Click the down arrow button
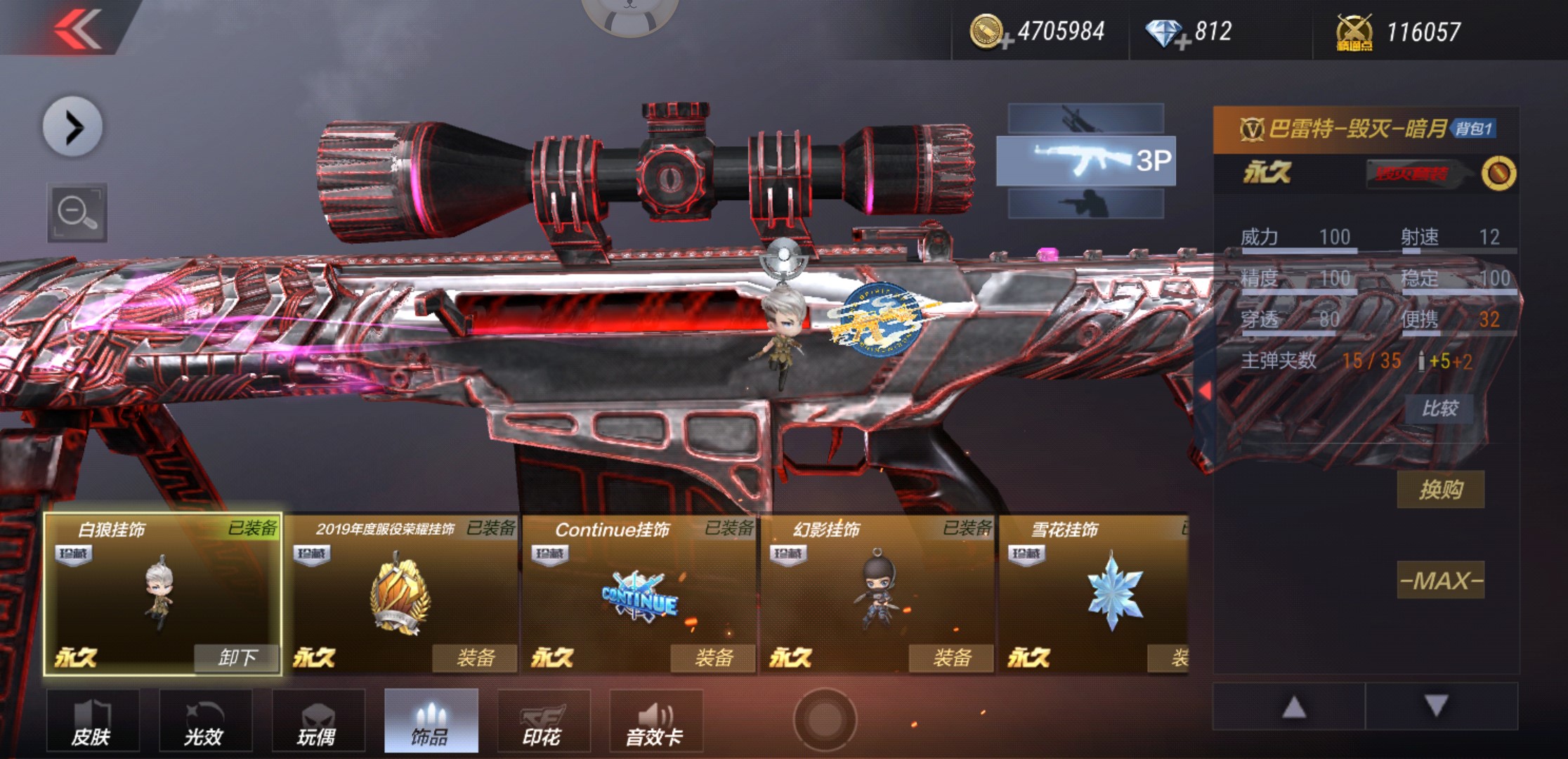The image size is (1568, 759). coord(1437,706)
